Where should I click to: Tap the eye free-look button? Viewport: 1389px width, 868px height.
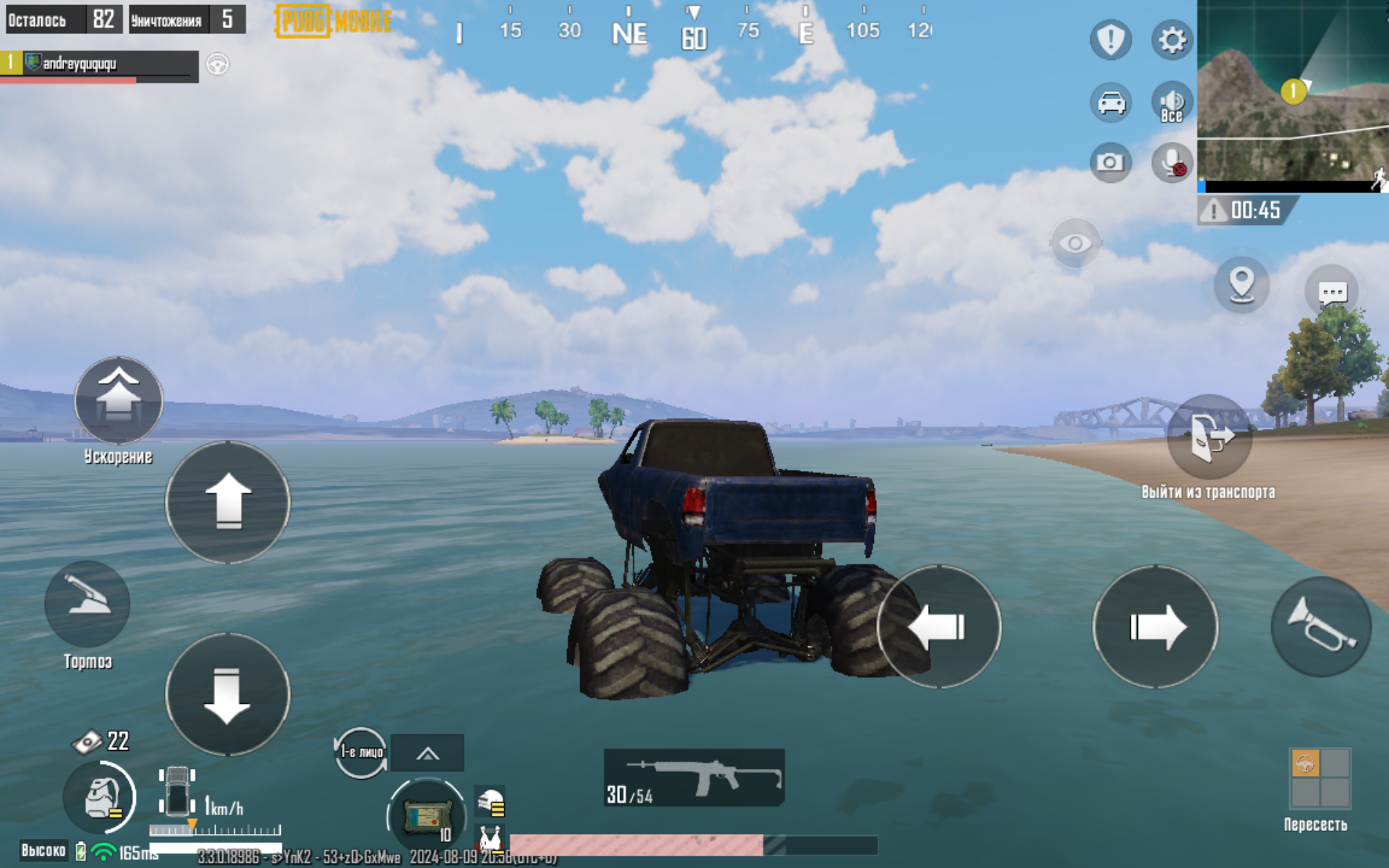tap(1075, 244)
